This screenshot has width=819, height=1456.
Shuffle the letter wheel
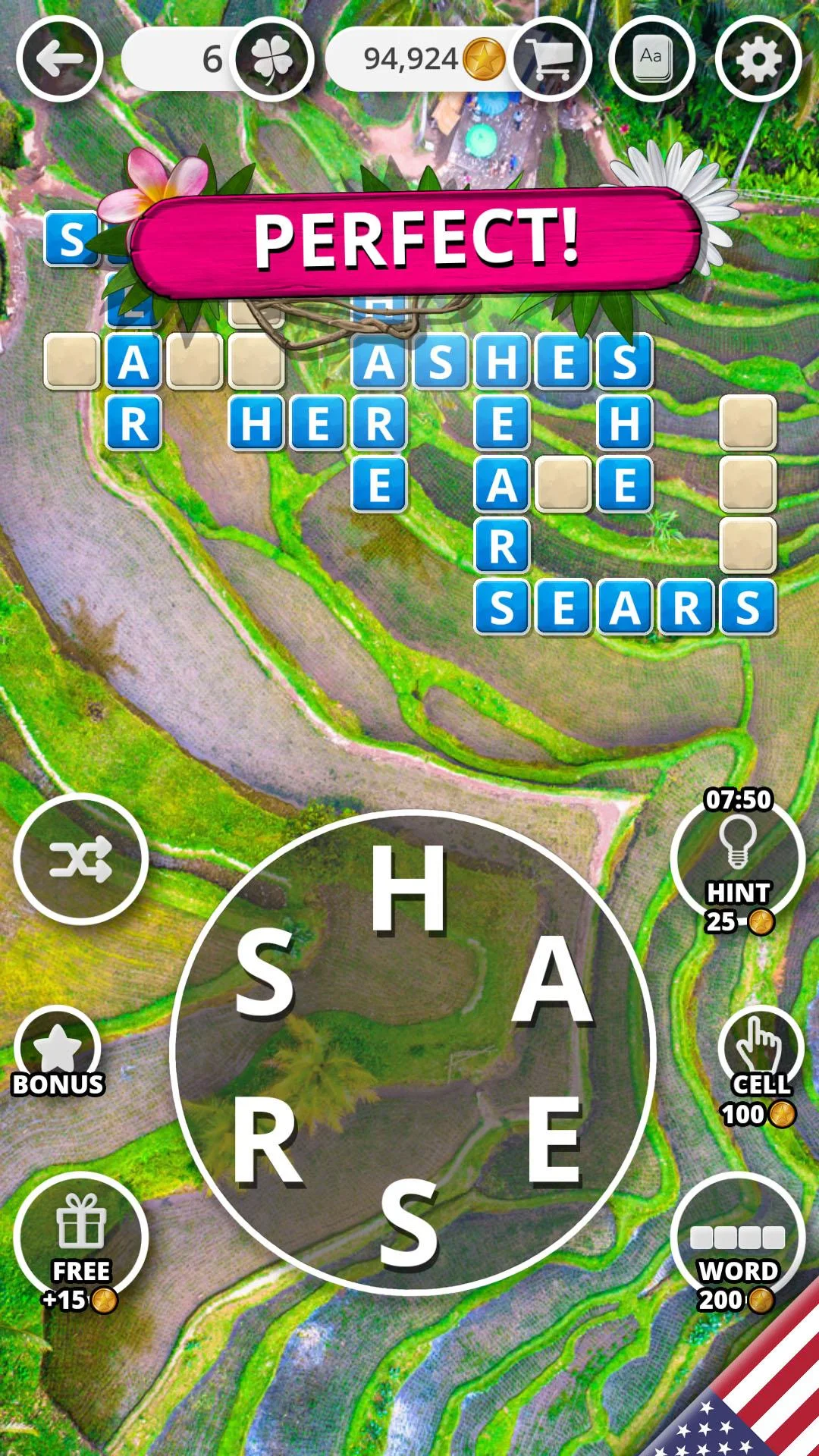[81, 860]
